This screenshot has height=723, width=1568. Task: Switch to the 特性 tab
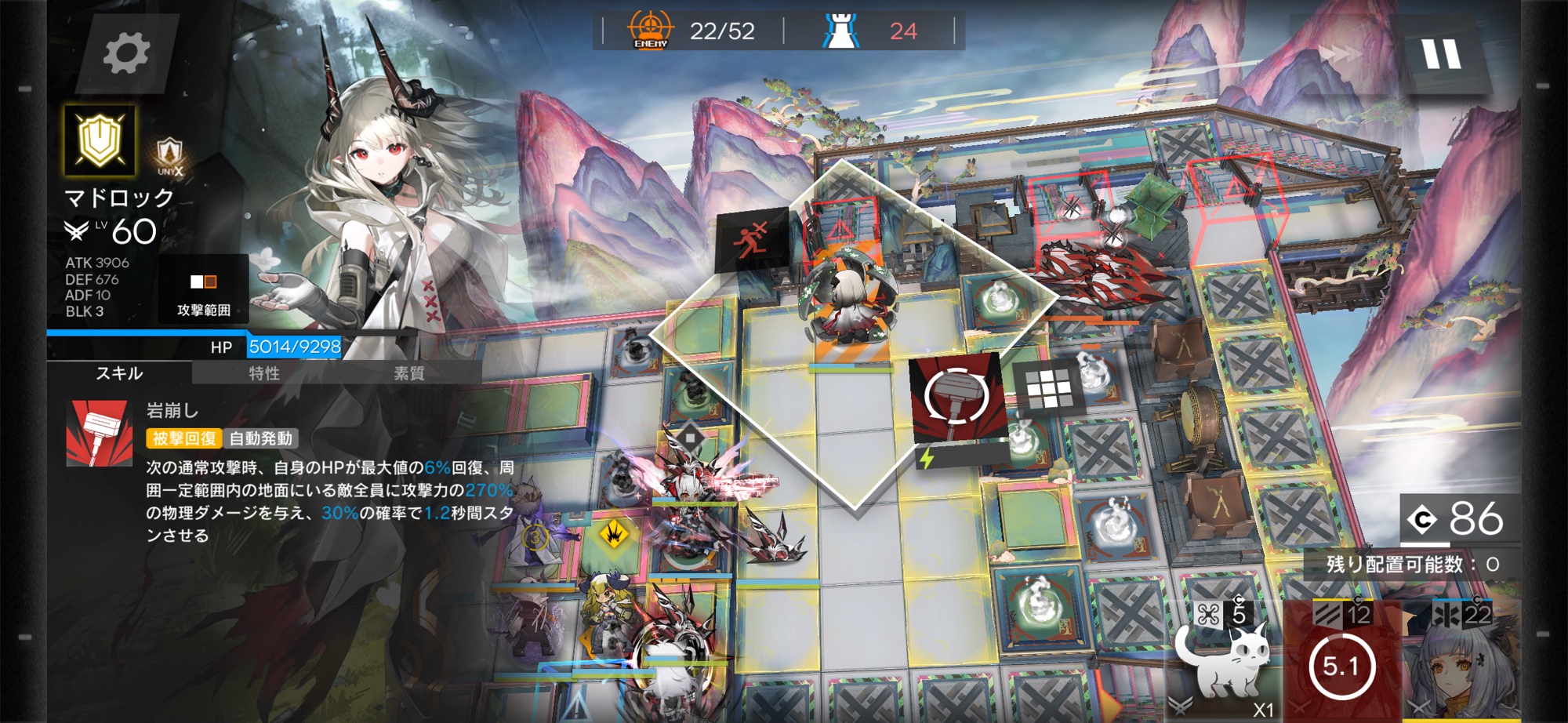pyautogui.click(x=264, y=373)
